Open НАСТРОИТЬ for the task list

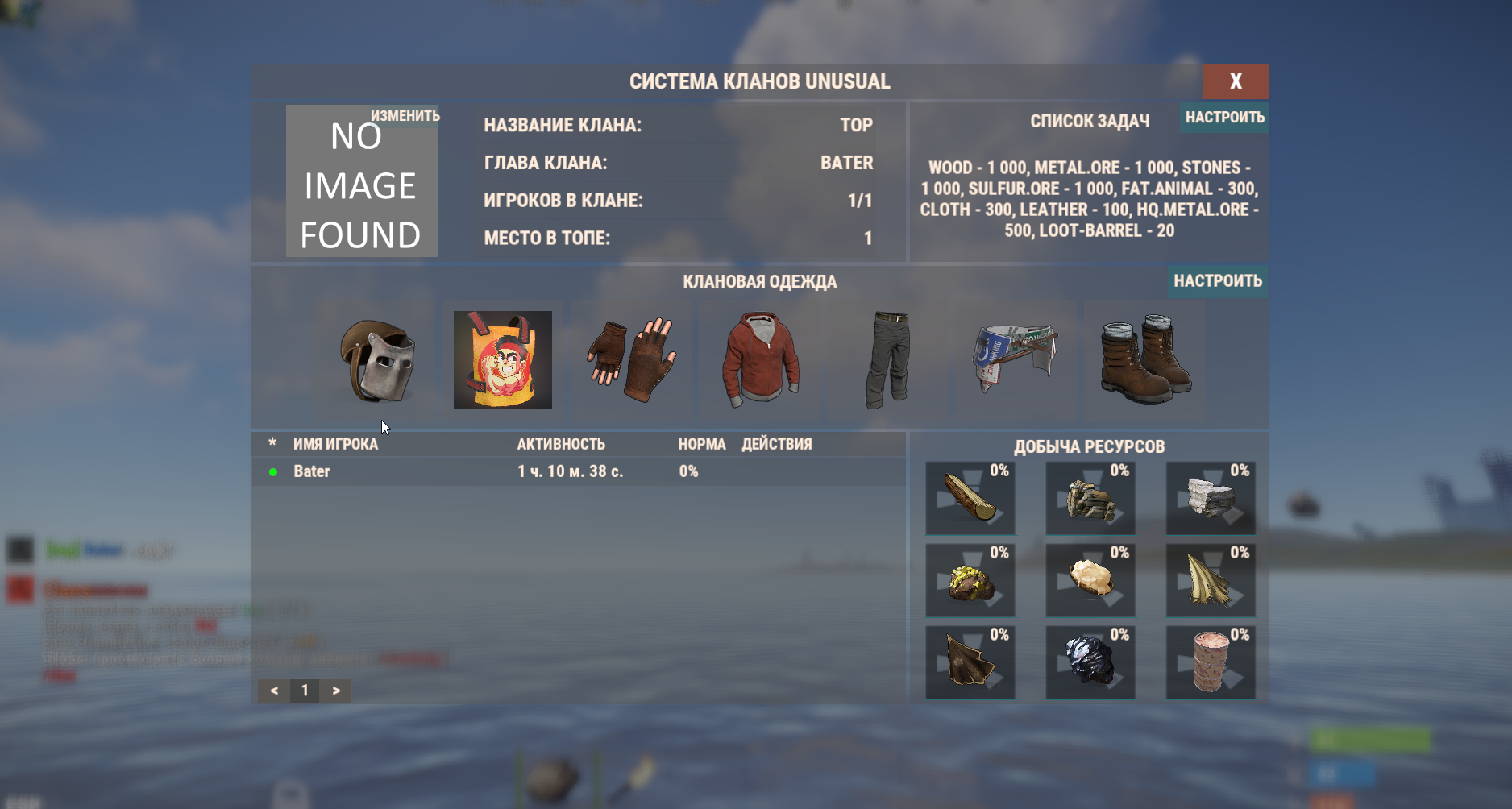[1224, 118]
